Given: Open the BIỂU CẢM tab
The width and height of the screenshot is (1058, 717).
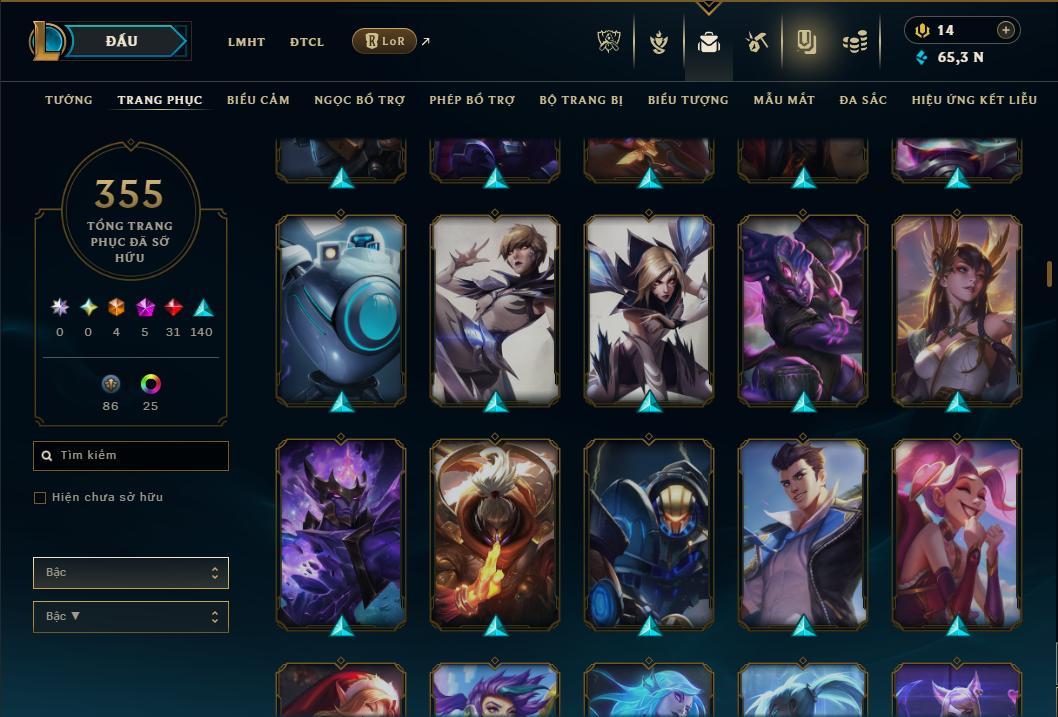Looking at the screenshot, I should [258, 100].
